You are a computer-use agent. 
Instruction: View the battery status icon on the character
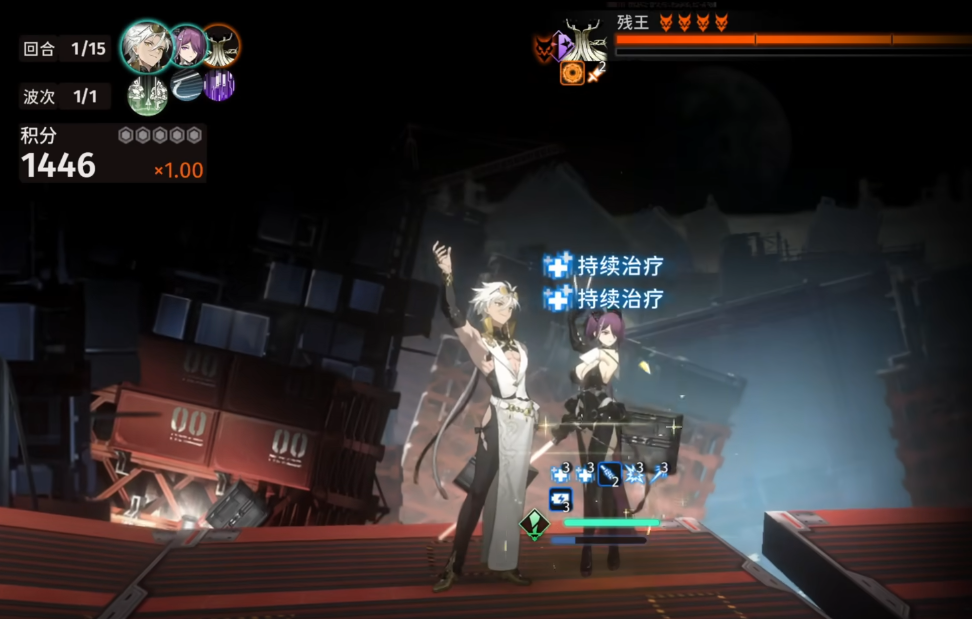(560, 501)
